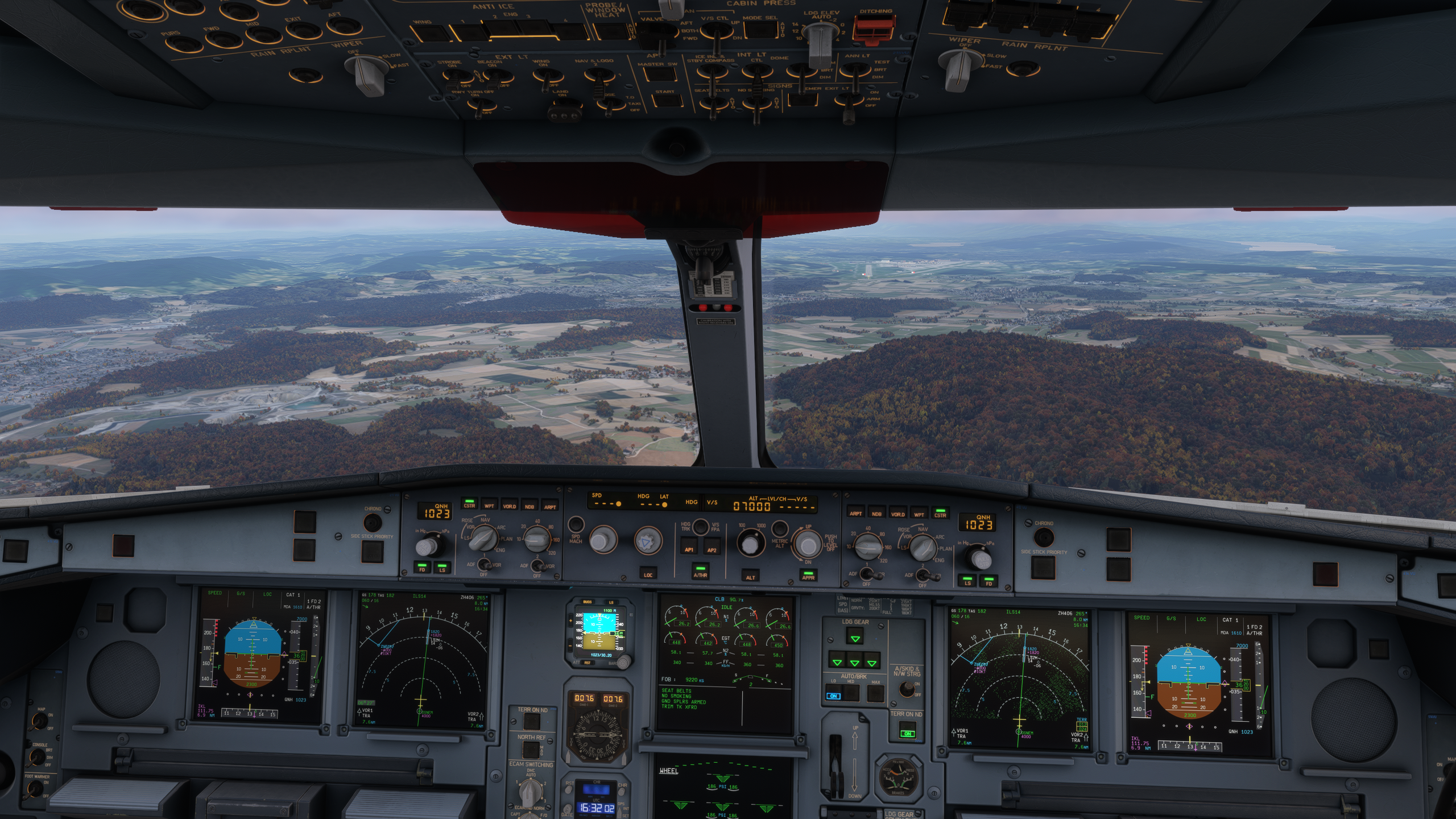Push the ALT button on the autopilot panel
The width and height of the screenshot is (1456, 819).
click(751, 574)
